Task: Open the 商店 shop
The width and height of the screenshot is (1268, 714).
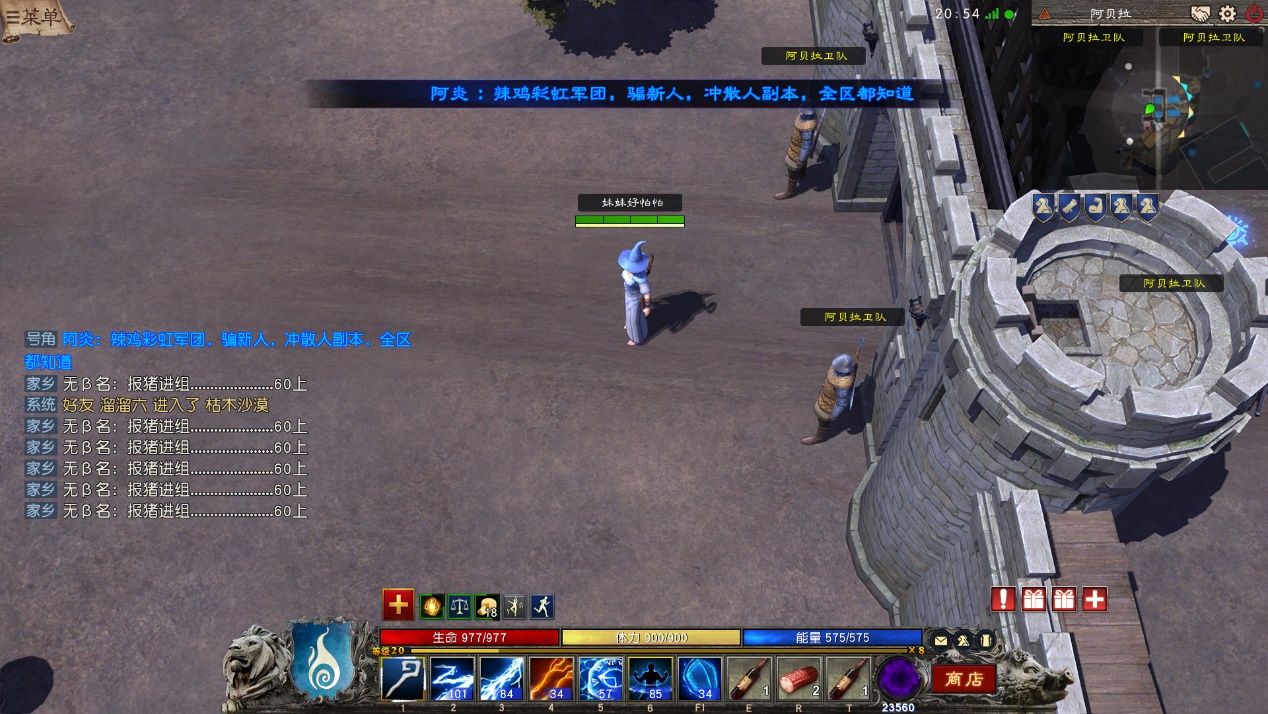Action: click(964, 679)
